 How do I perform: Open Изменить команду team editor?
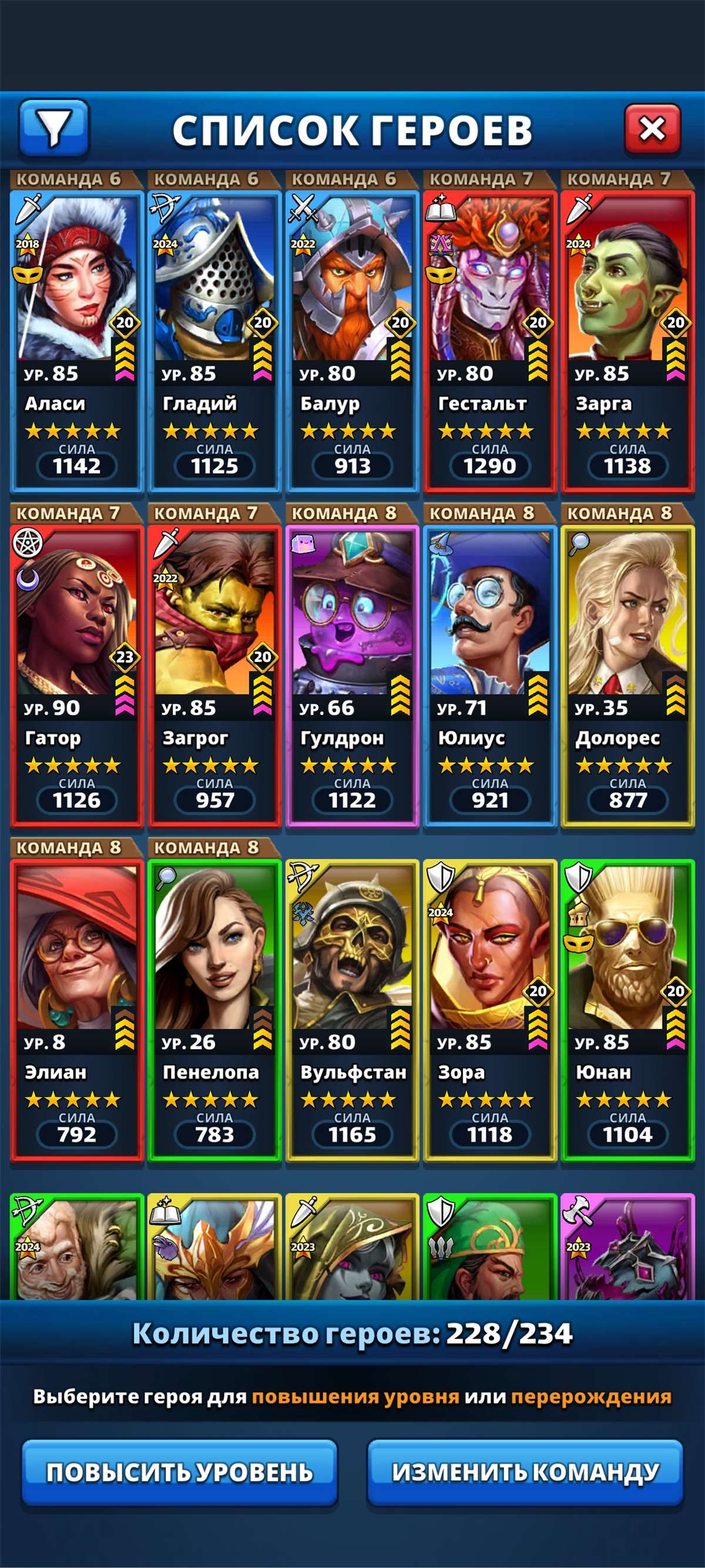tap(525, 1472)
